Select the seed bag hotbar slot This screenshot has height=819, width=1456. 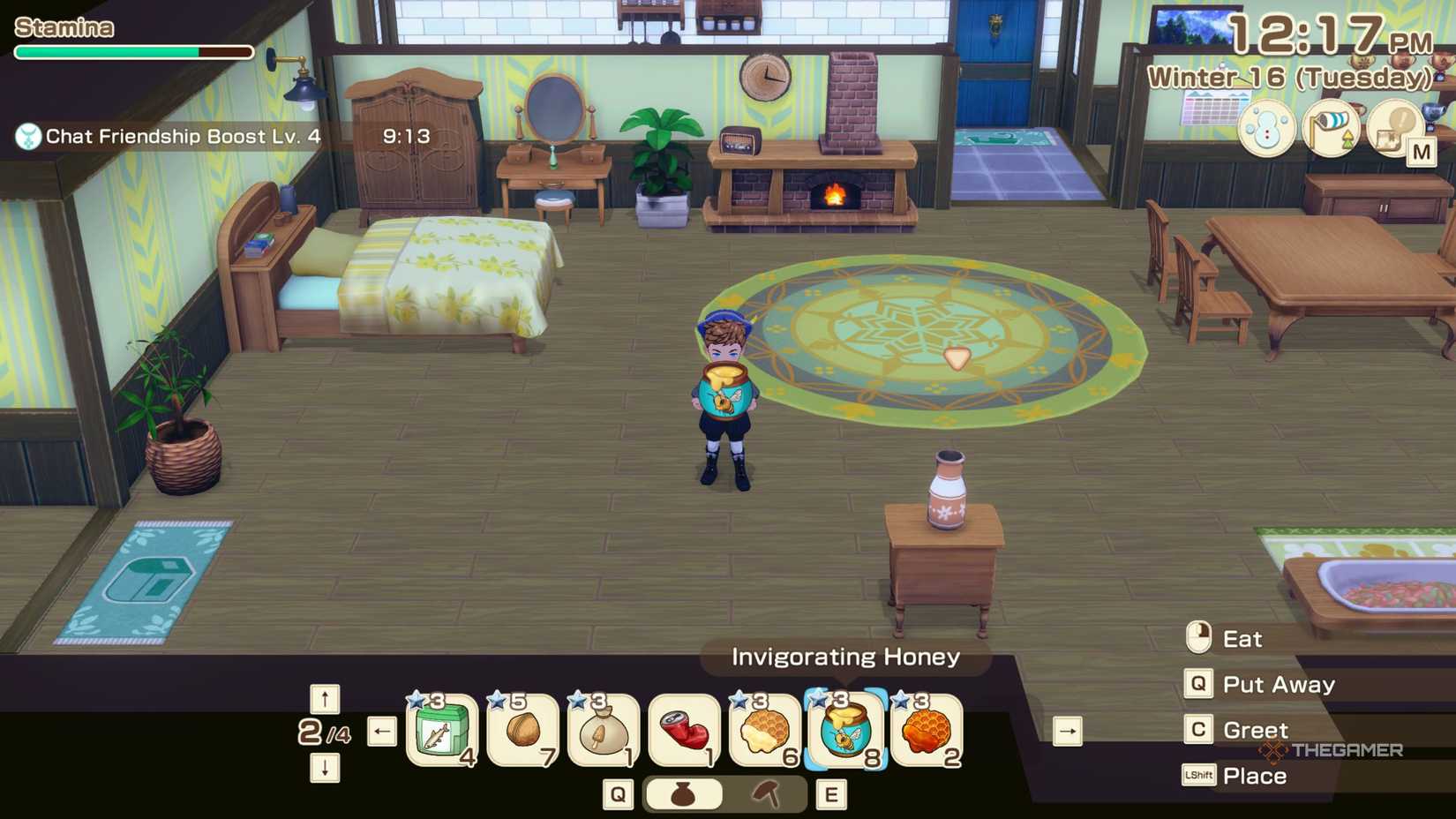[604, 730]
